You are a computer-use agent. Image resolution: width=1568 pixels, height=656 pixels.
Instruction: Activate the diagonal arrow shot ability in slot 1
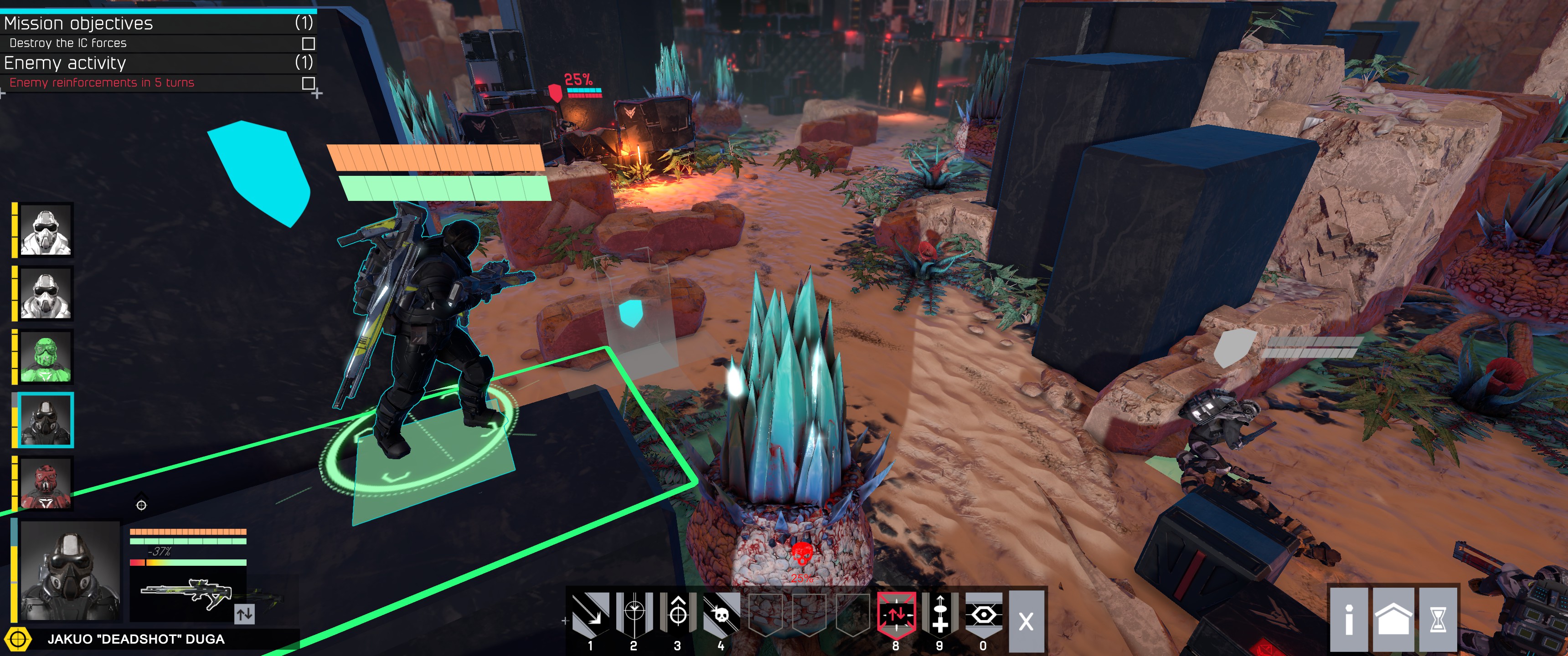pos(590,615)
